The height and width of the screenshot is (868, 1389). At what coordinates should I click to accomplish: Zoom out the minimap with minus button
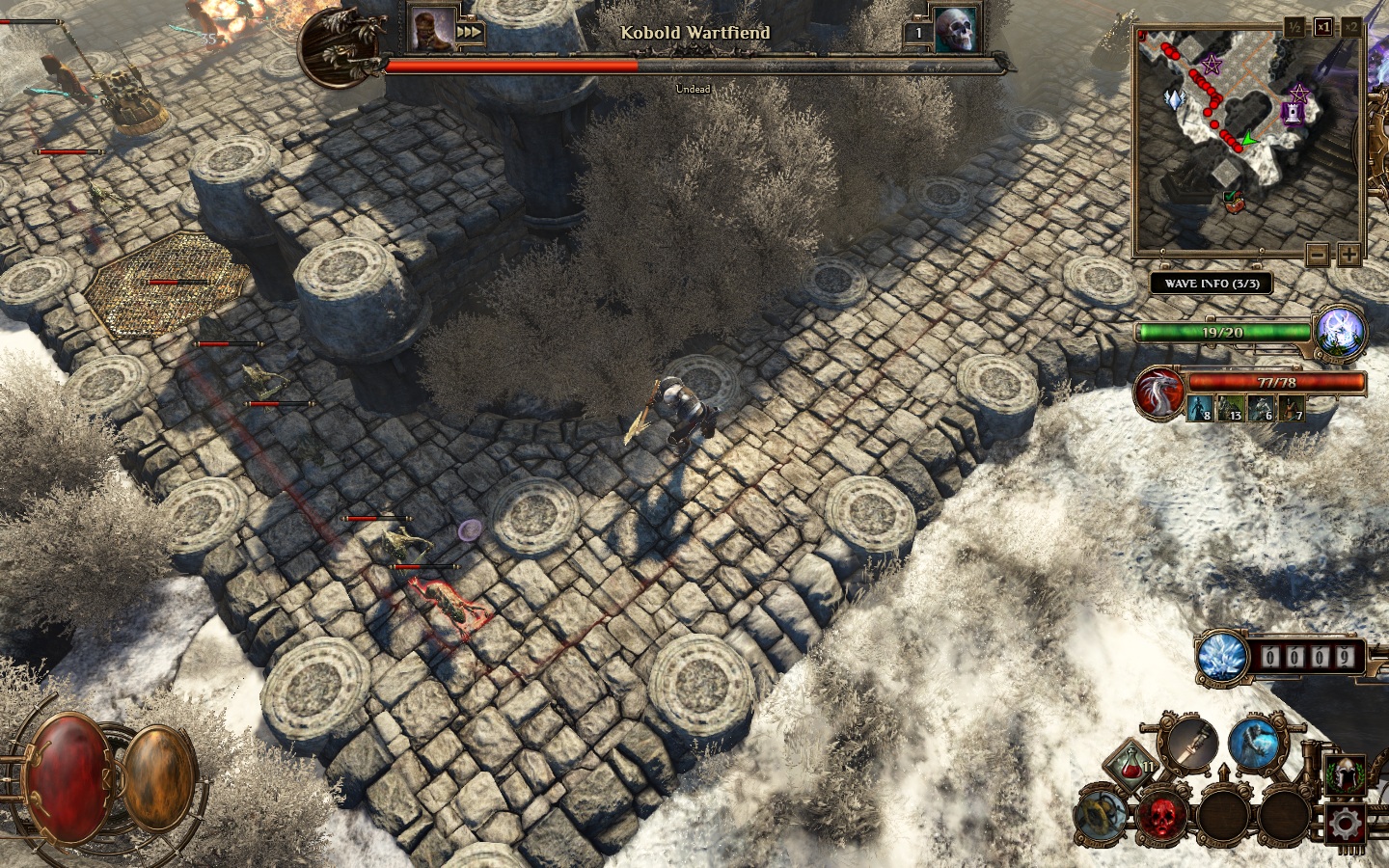[x=1319, y=255]
